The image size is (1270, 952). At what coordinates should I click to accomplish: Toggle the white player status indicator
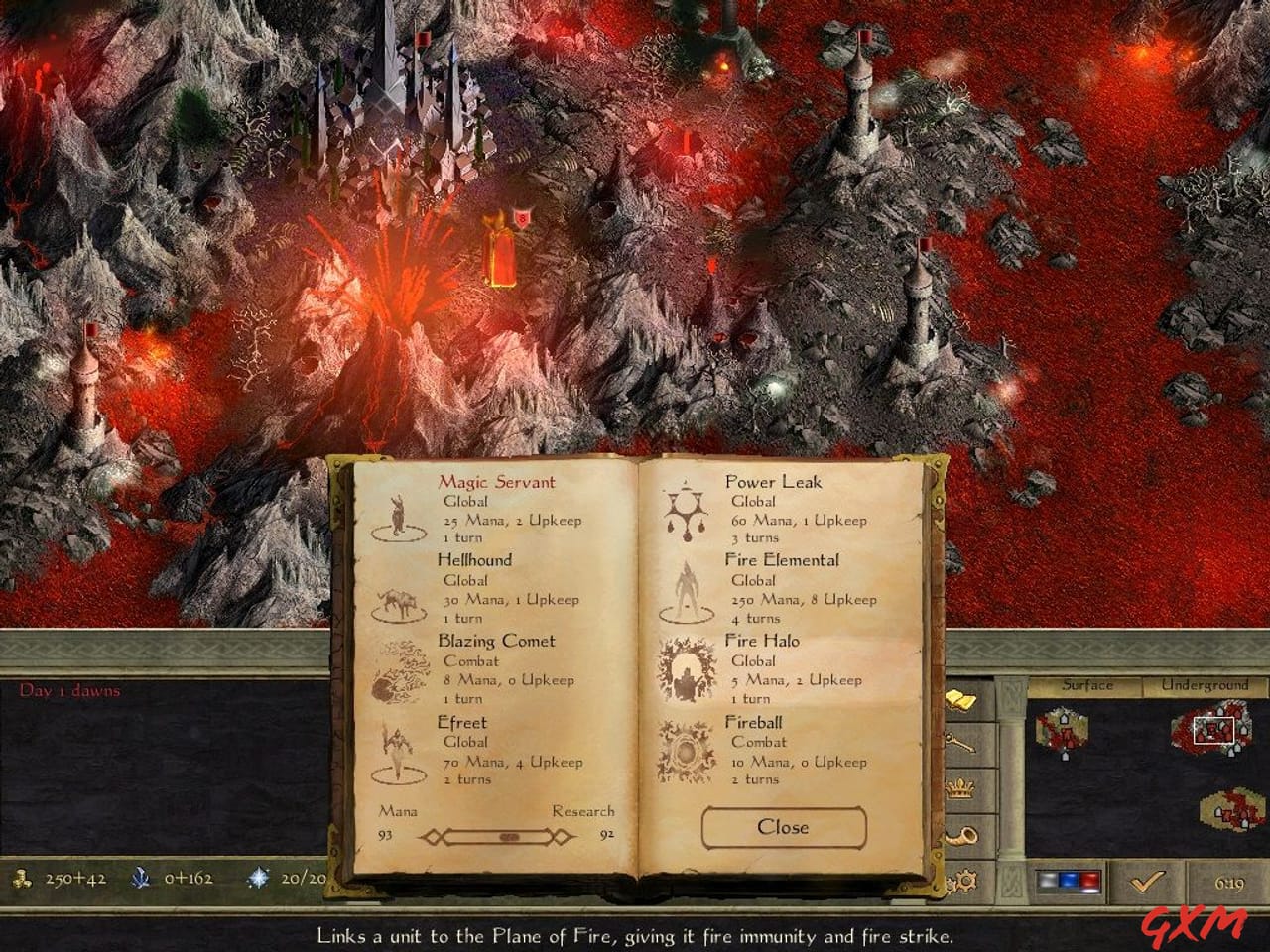pyautogui.click(x=1047, y=879)
